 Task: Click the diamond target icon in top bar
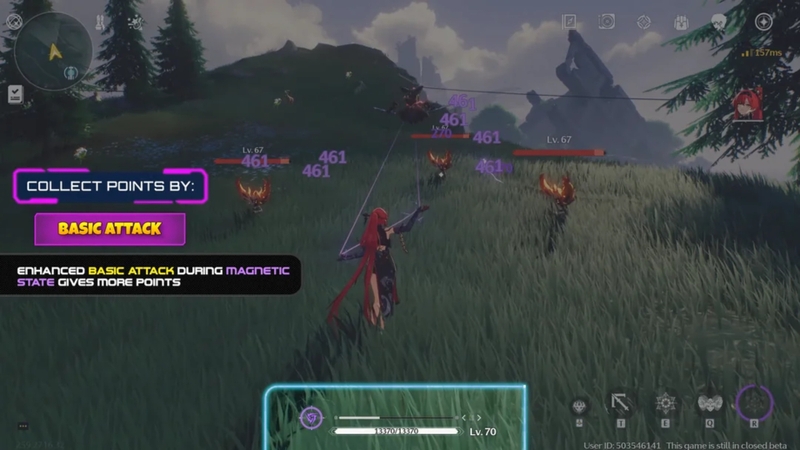coord(644,21)
